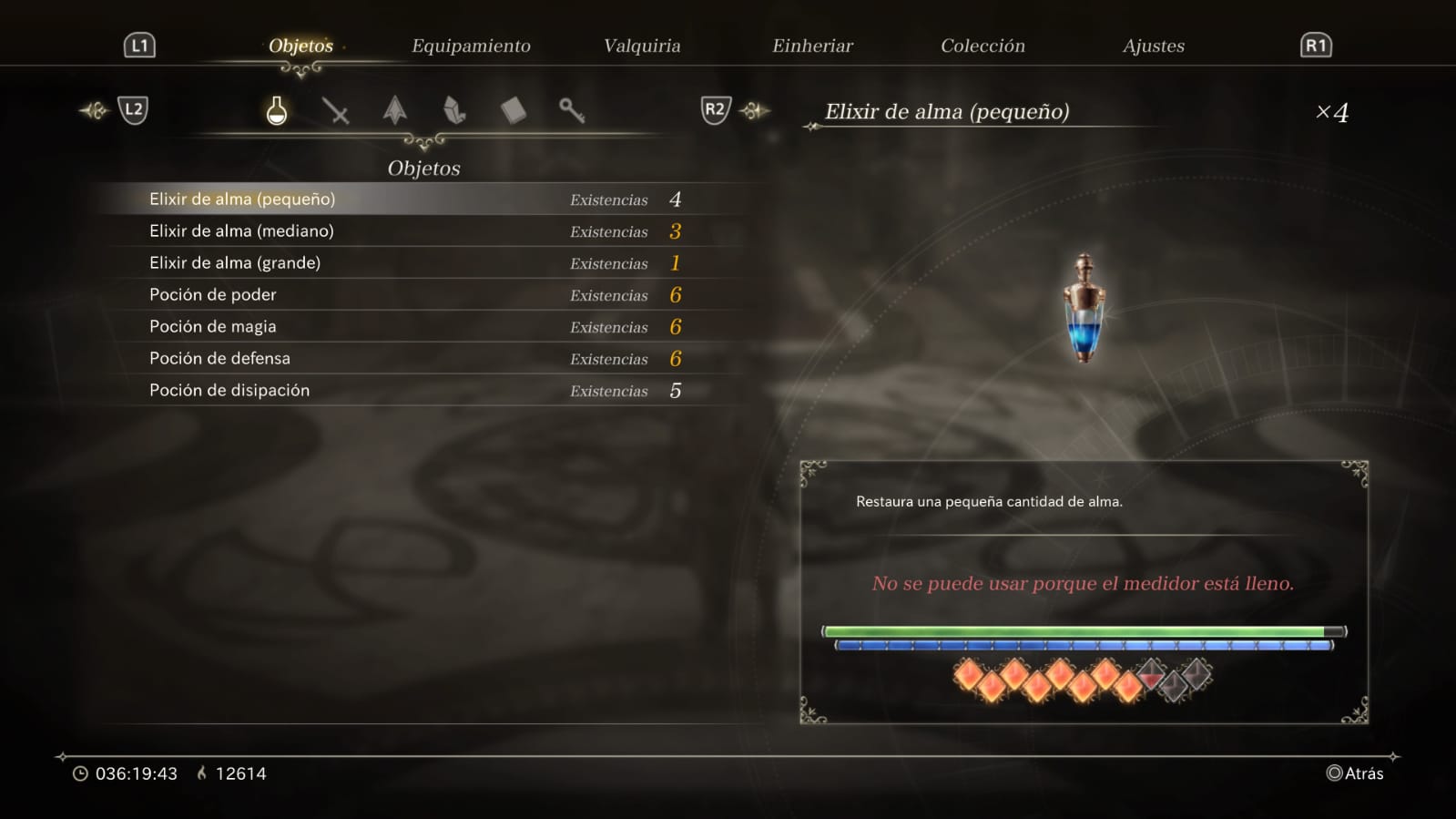The height and width of the screenshot is (819, 1456).
Task: Switch to the sword category icon
Action: (x=335, y=111)
